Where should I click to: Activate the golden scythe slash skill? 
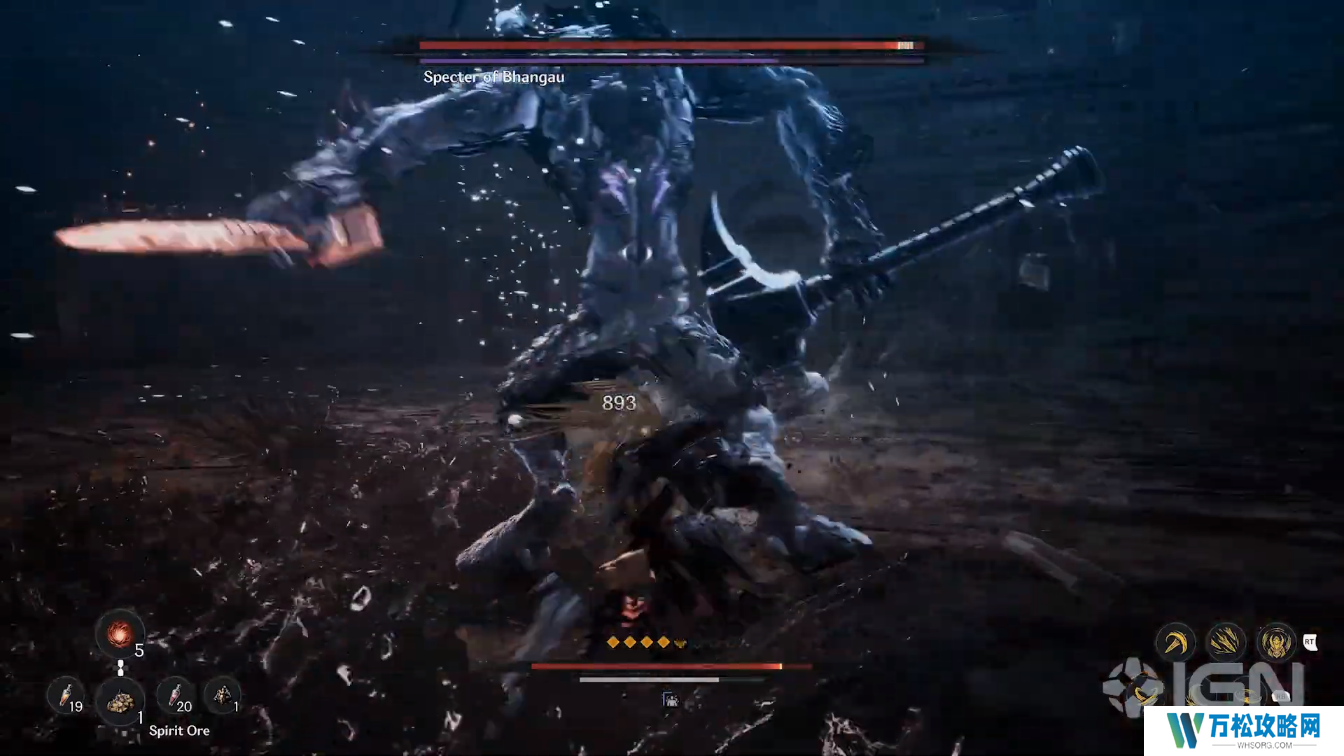click(1176, 641)
